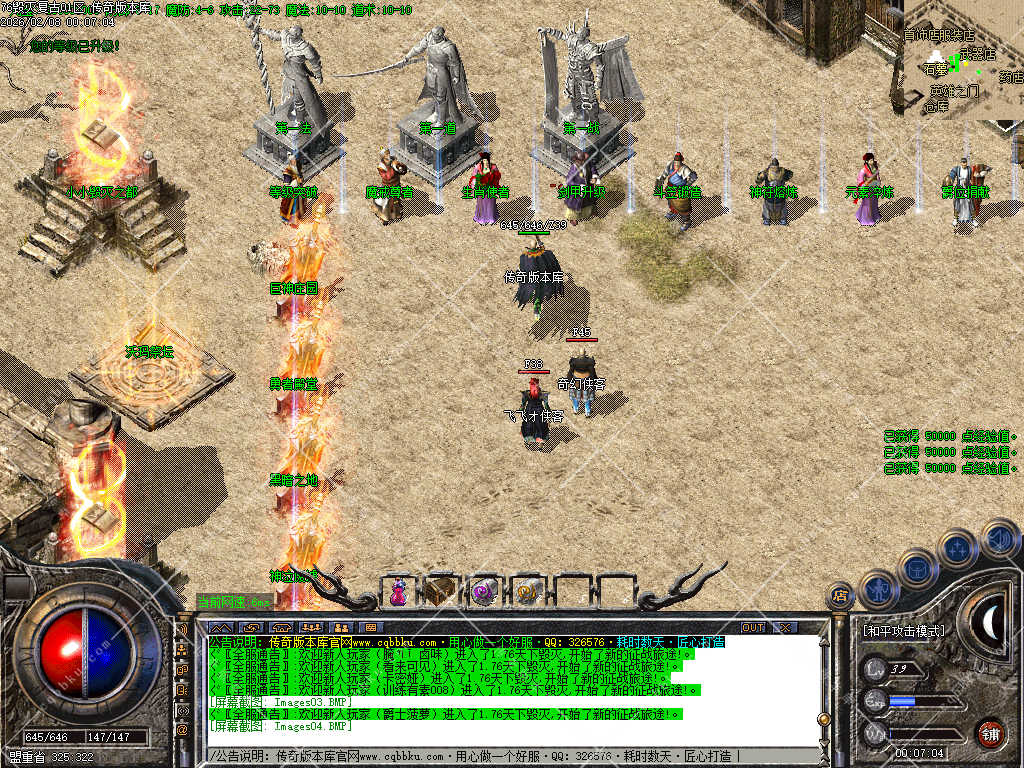Open the treasure chest belt item

[441, 591]
